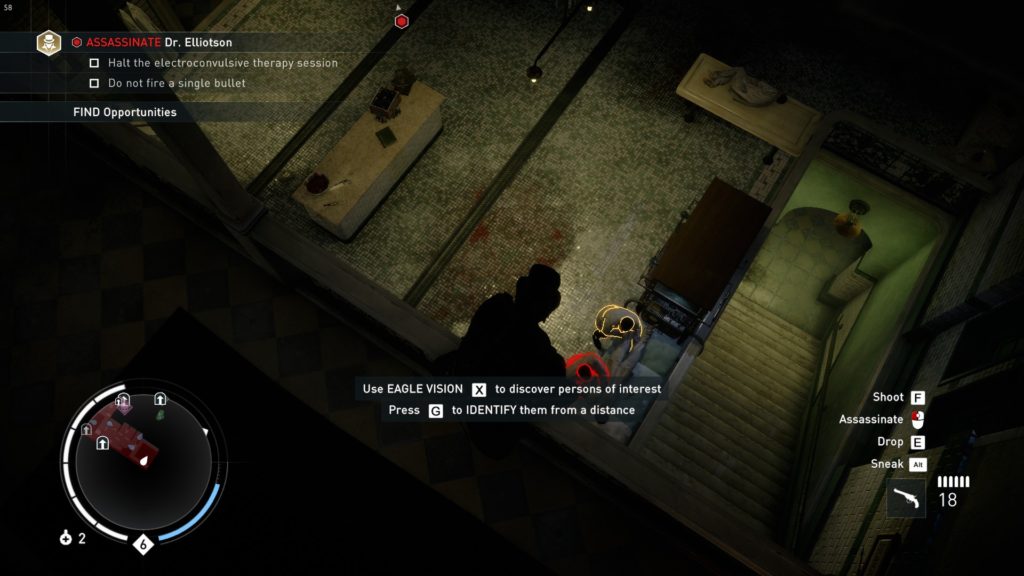This screenshot has height=576, width=1024.
Task: Tick the Do not fire a single bullet checkbox
Action: 95,83
